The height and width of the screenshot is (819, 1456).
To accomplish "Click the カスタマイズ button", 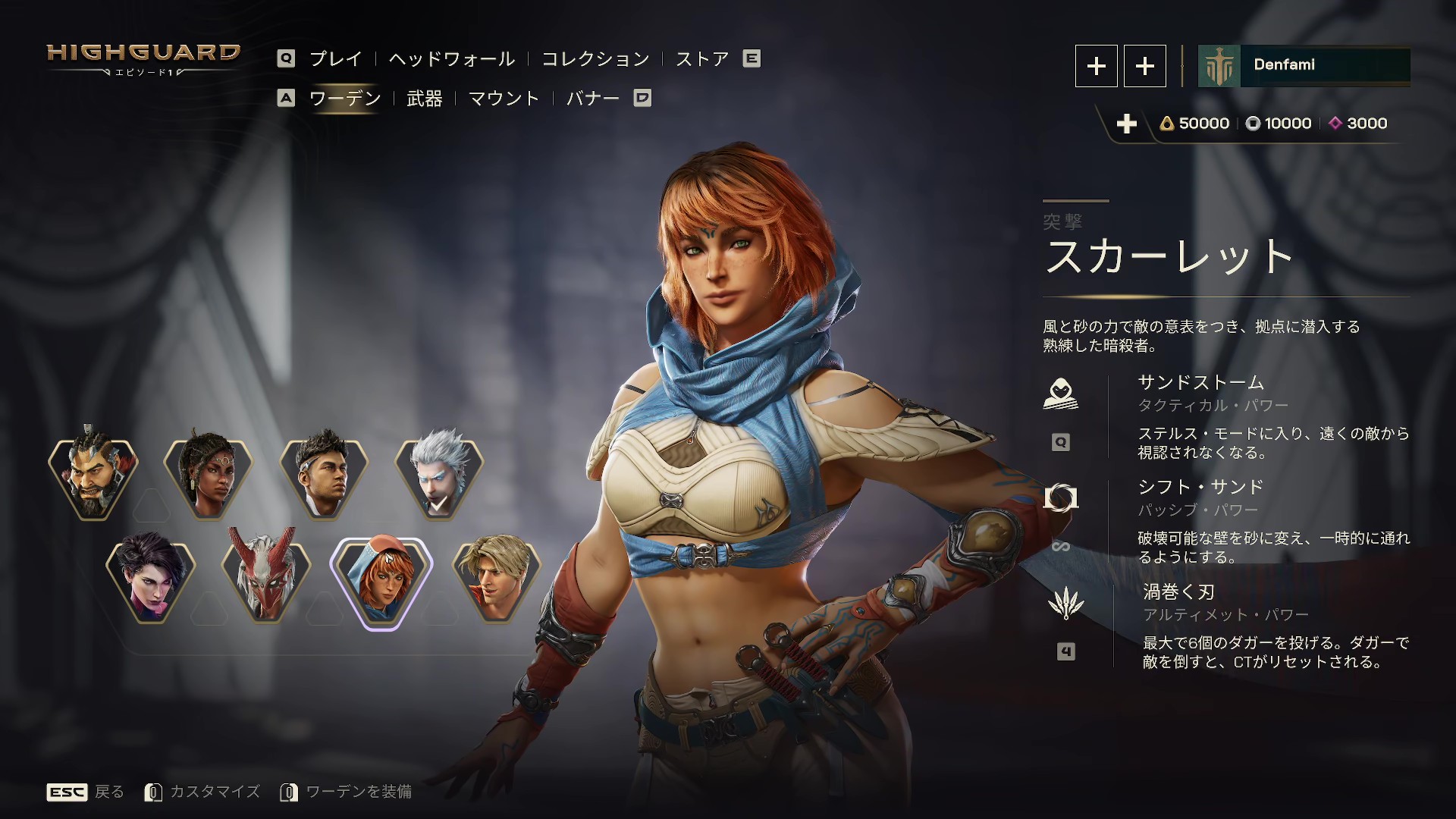I will click(x=214, y=791).
